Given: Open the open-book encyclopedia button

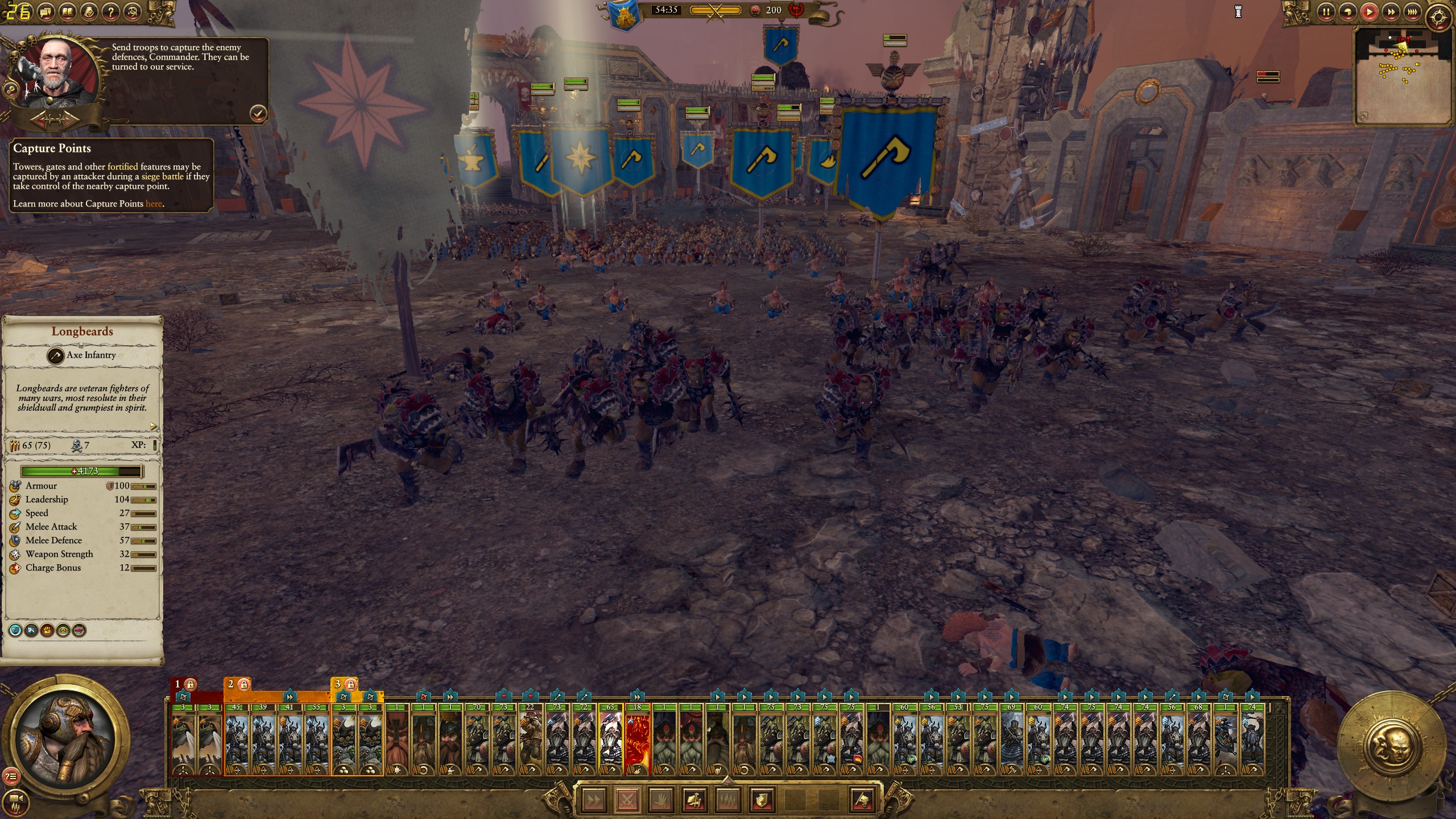Looking at the screenshot, I should (x=67, y=11).
